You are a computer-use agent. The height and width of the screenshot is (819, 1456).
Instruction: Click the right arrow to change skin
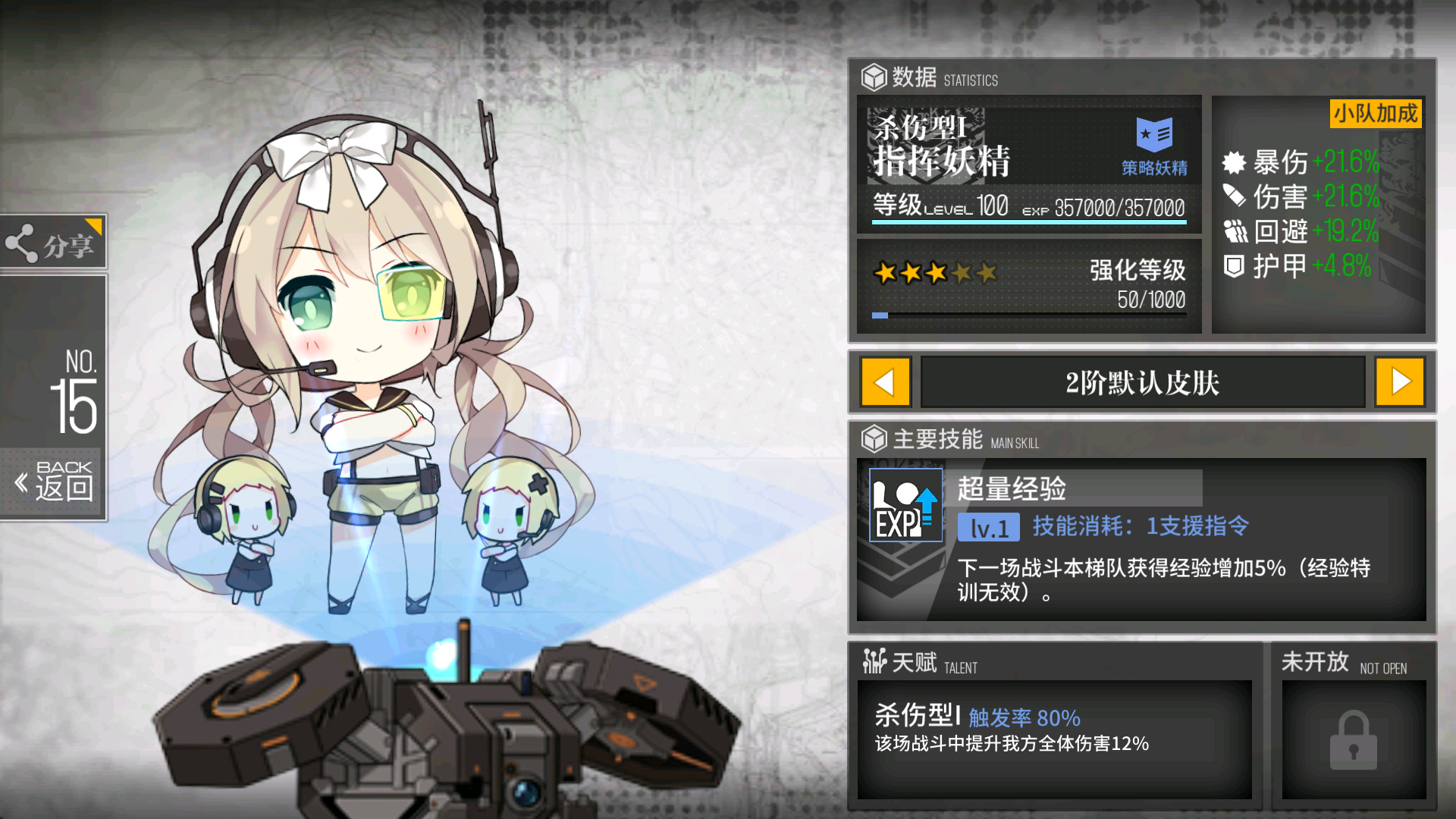click(x=1400, y=382)
